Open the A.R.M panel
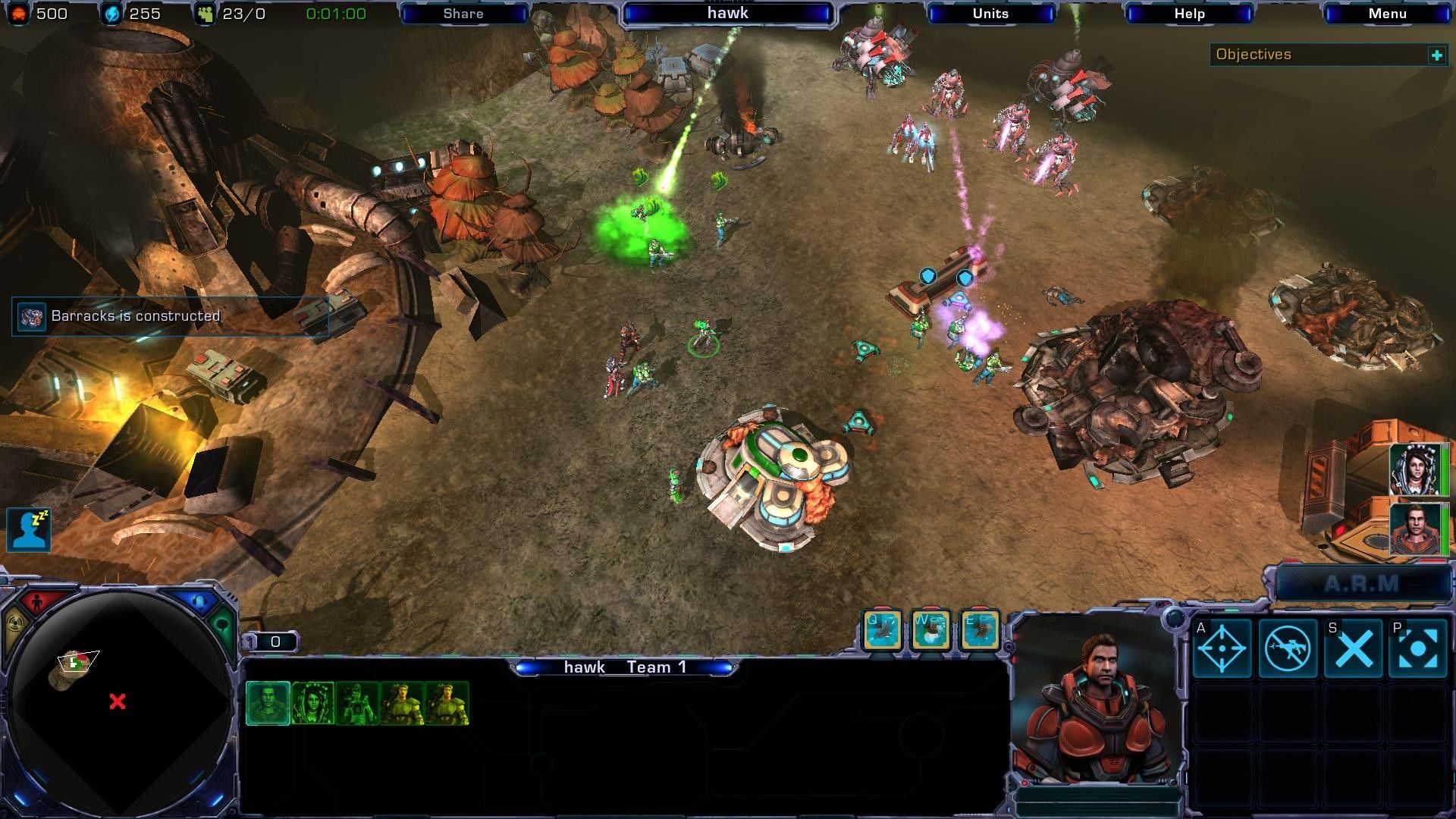Screen dimensions: 1456x819 point(1362,584)
